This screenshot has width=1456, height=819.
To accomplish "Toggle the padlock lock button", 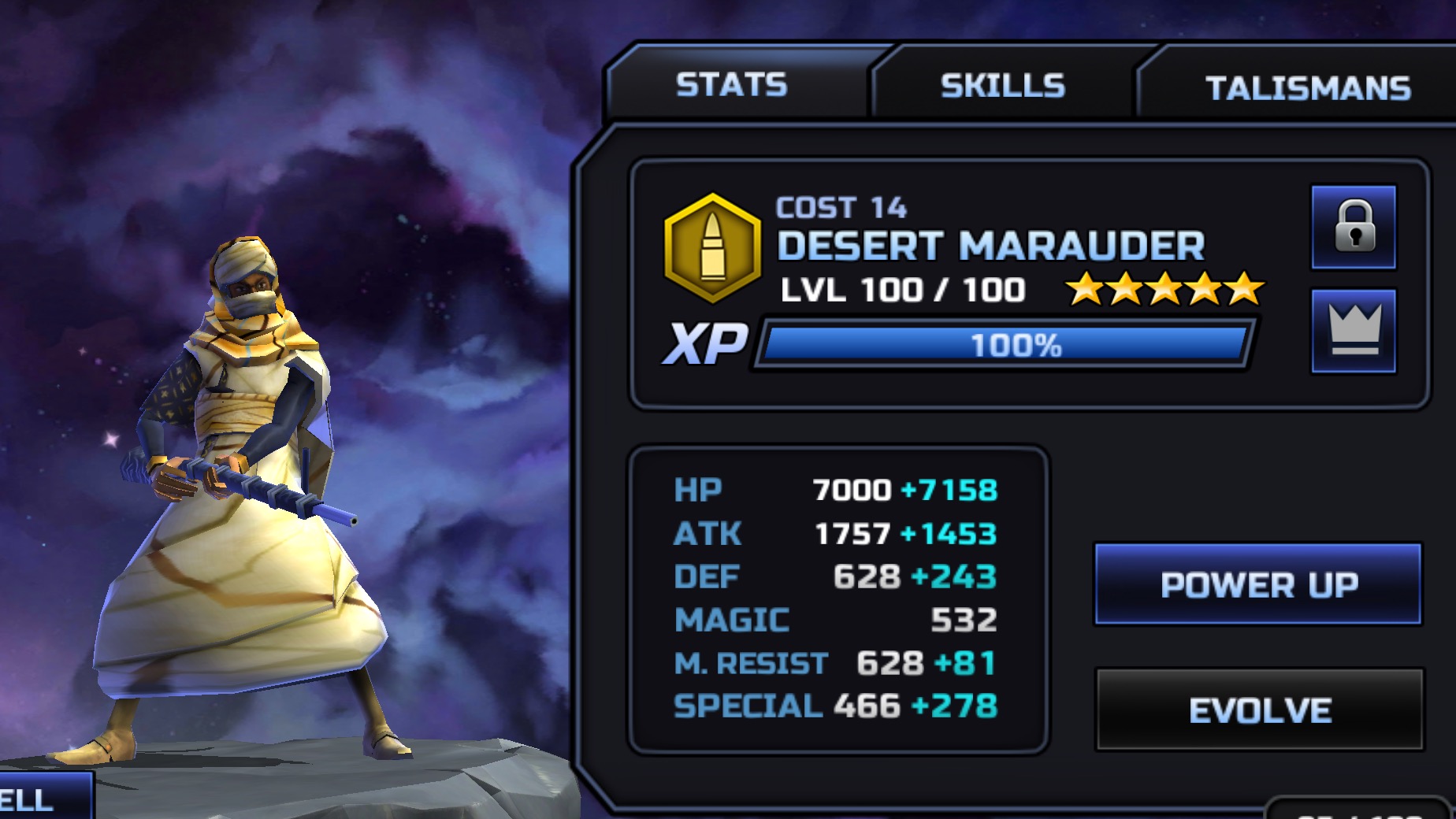I will tap(1354, 228).
